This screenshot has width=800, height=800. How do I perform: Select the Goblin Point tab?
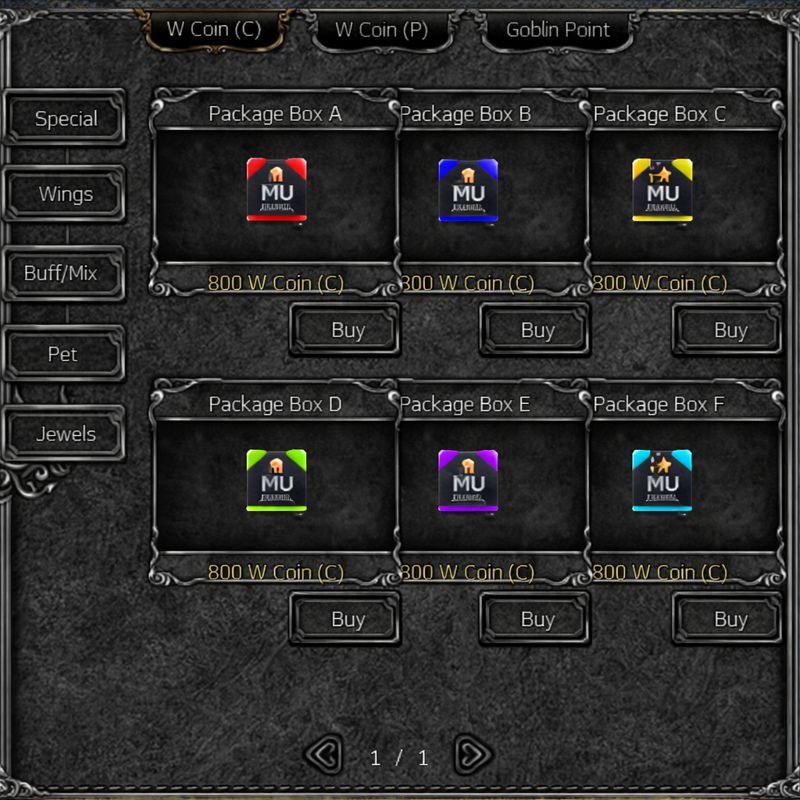click(558, 30)
